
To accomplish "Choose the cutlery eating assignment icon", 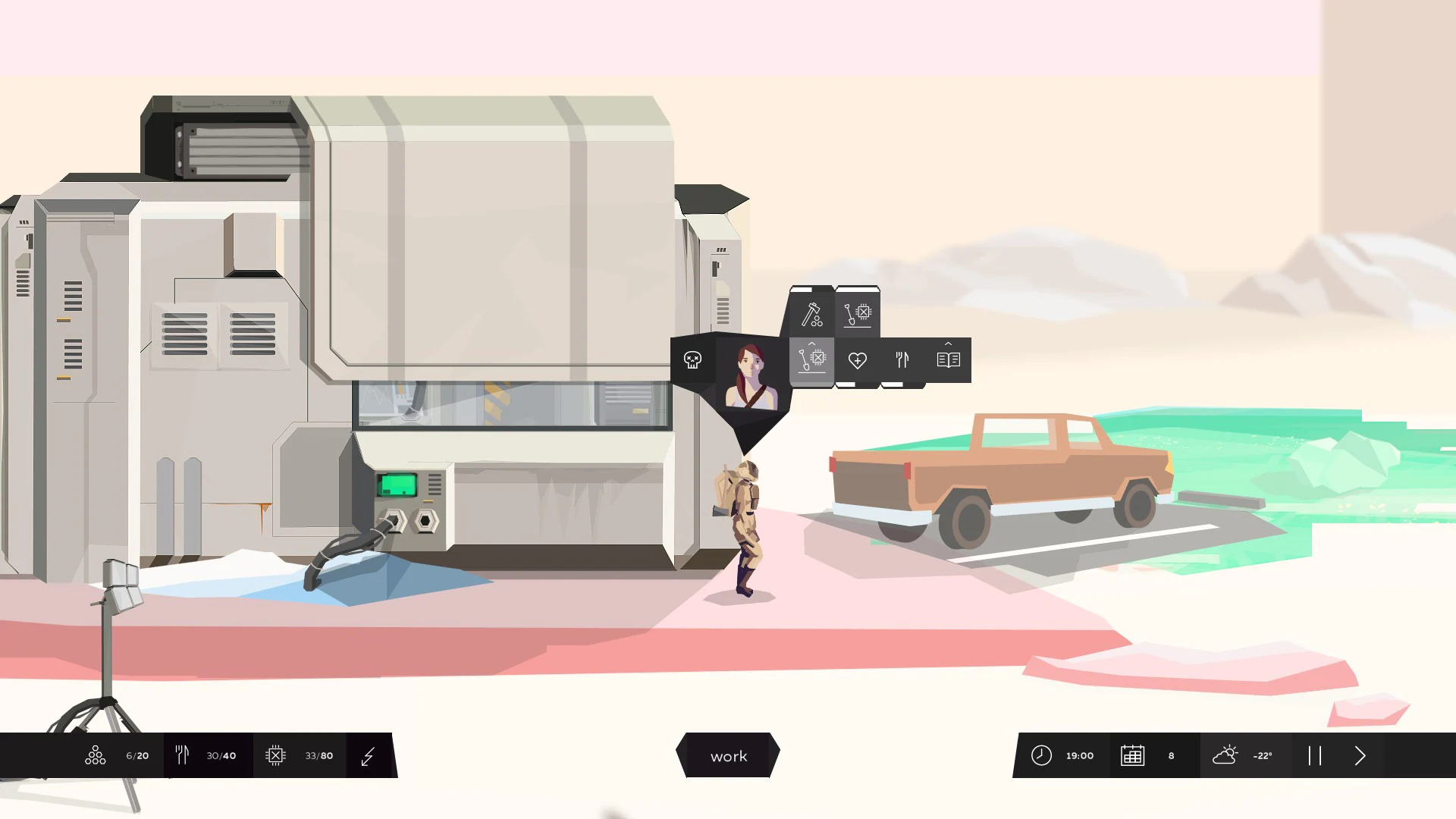I will point(902,361).
